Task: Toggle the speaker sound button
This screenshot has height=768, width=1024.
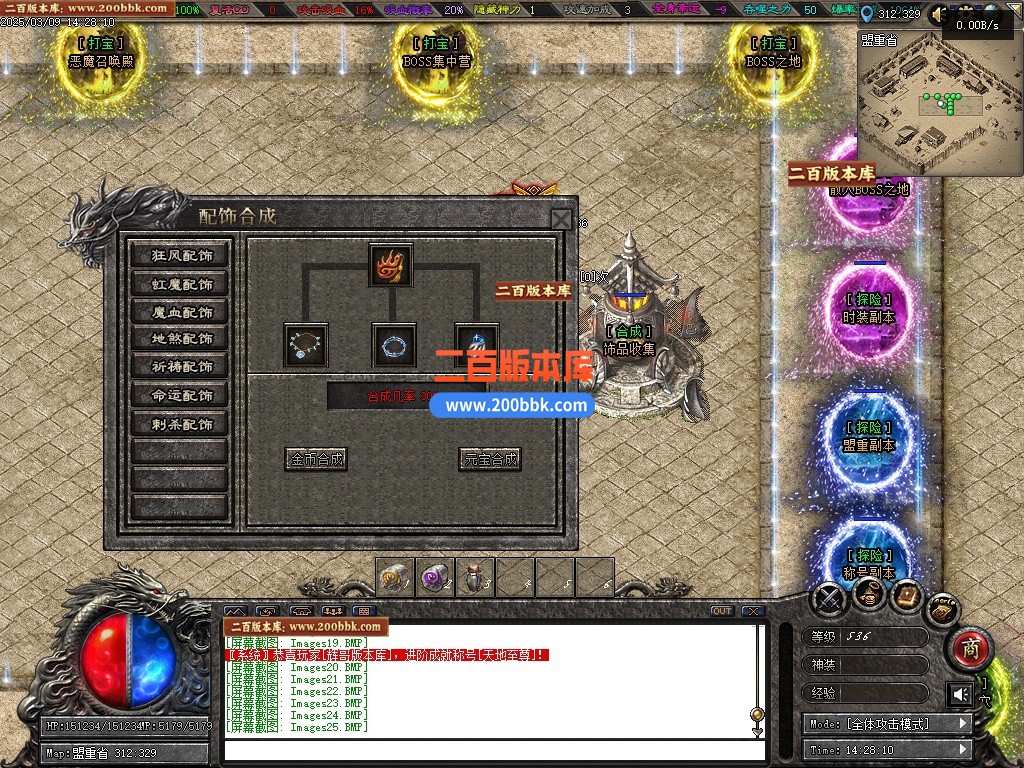Action: [x=960, y=694]
